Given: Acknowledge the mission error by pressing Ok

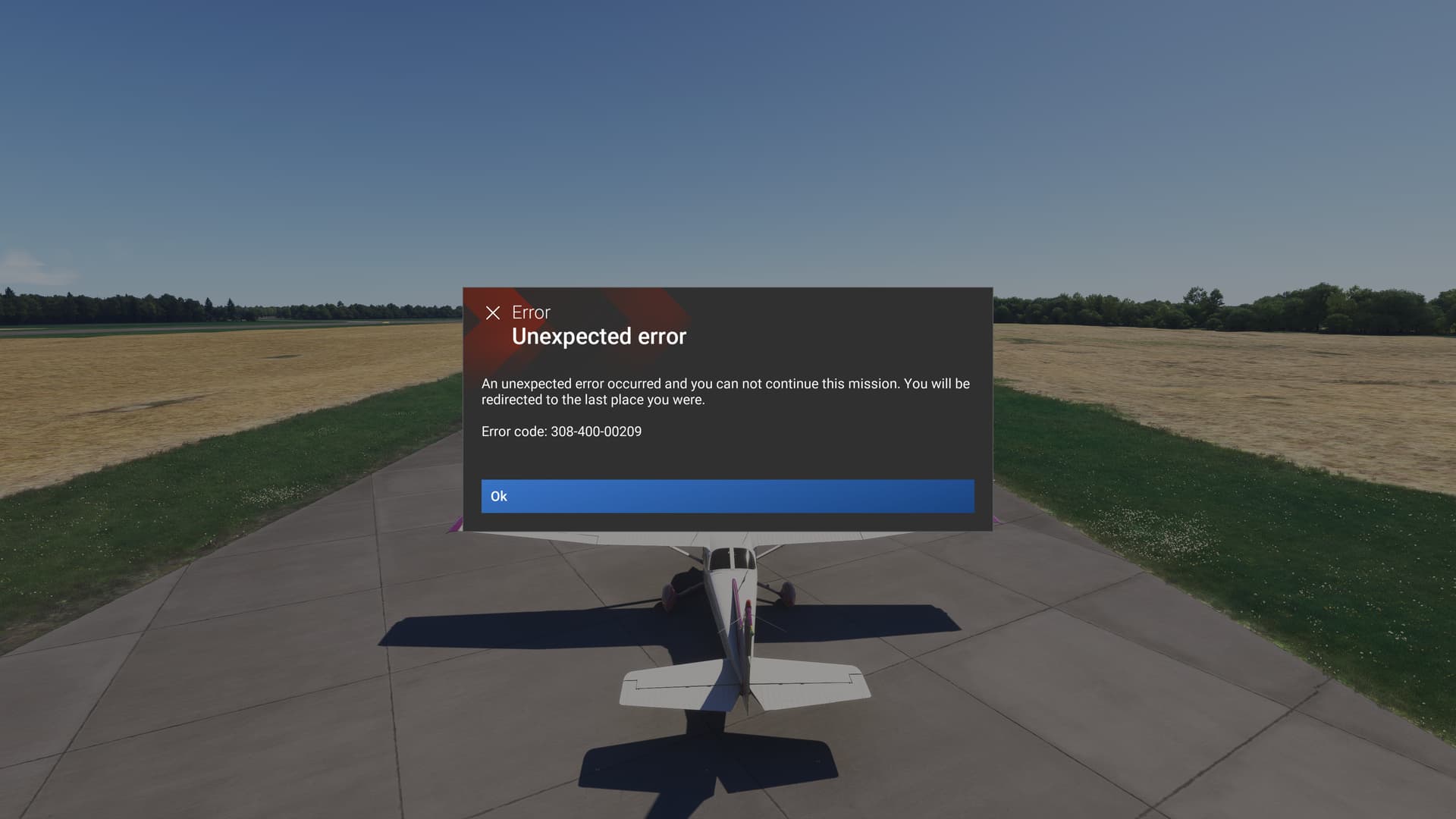Looking at the screenshot, I should coord(726,496).
